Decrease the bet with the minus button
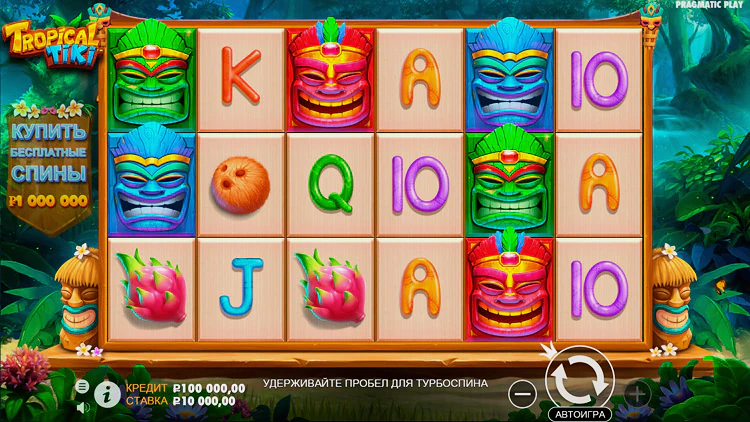 522,393
